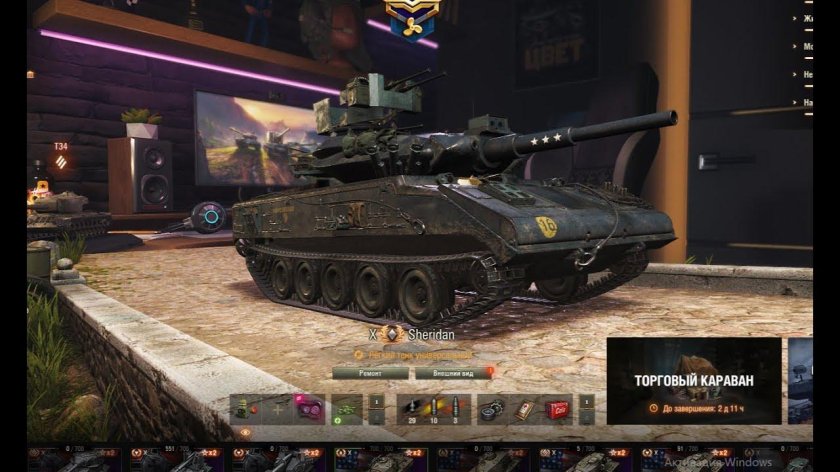The height and width of the screenshot is (472, 840).
Task: Open the Торговый караван event banner
Action: [693, 380]
